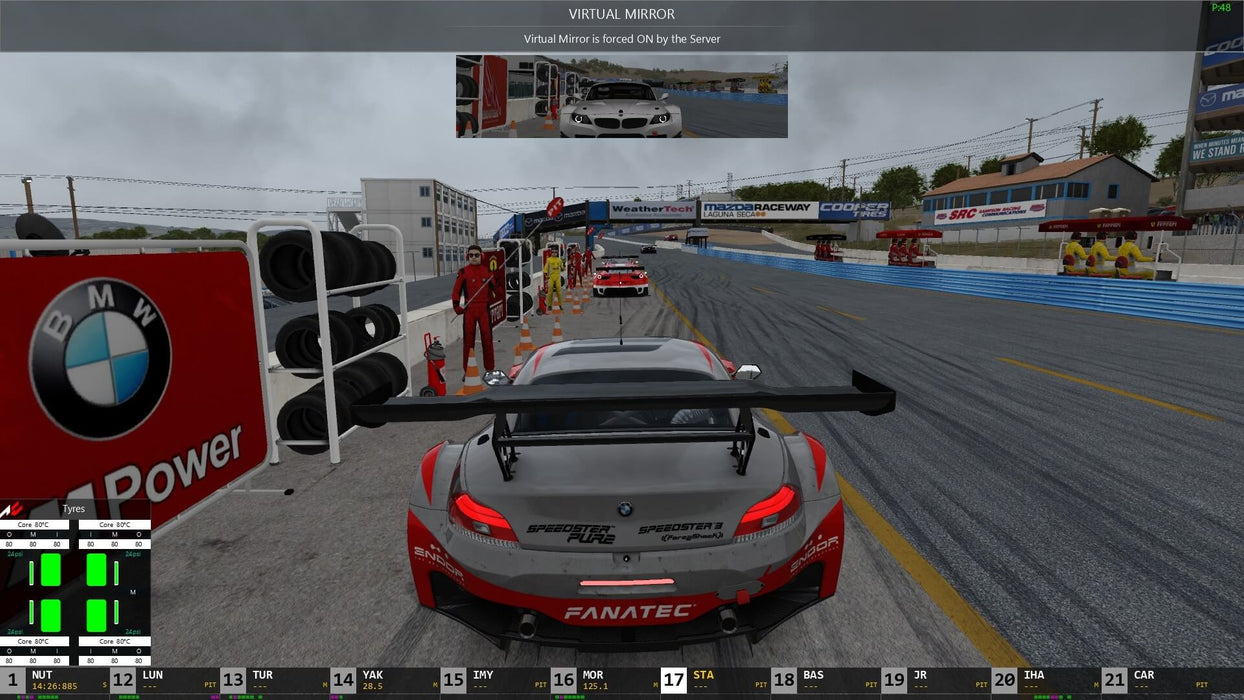Viewport: 1244px width, 700px height.
Task: Focus on driver JR at number 19
Action: (x=935, y=680)
